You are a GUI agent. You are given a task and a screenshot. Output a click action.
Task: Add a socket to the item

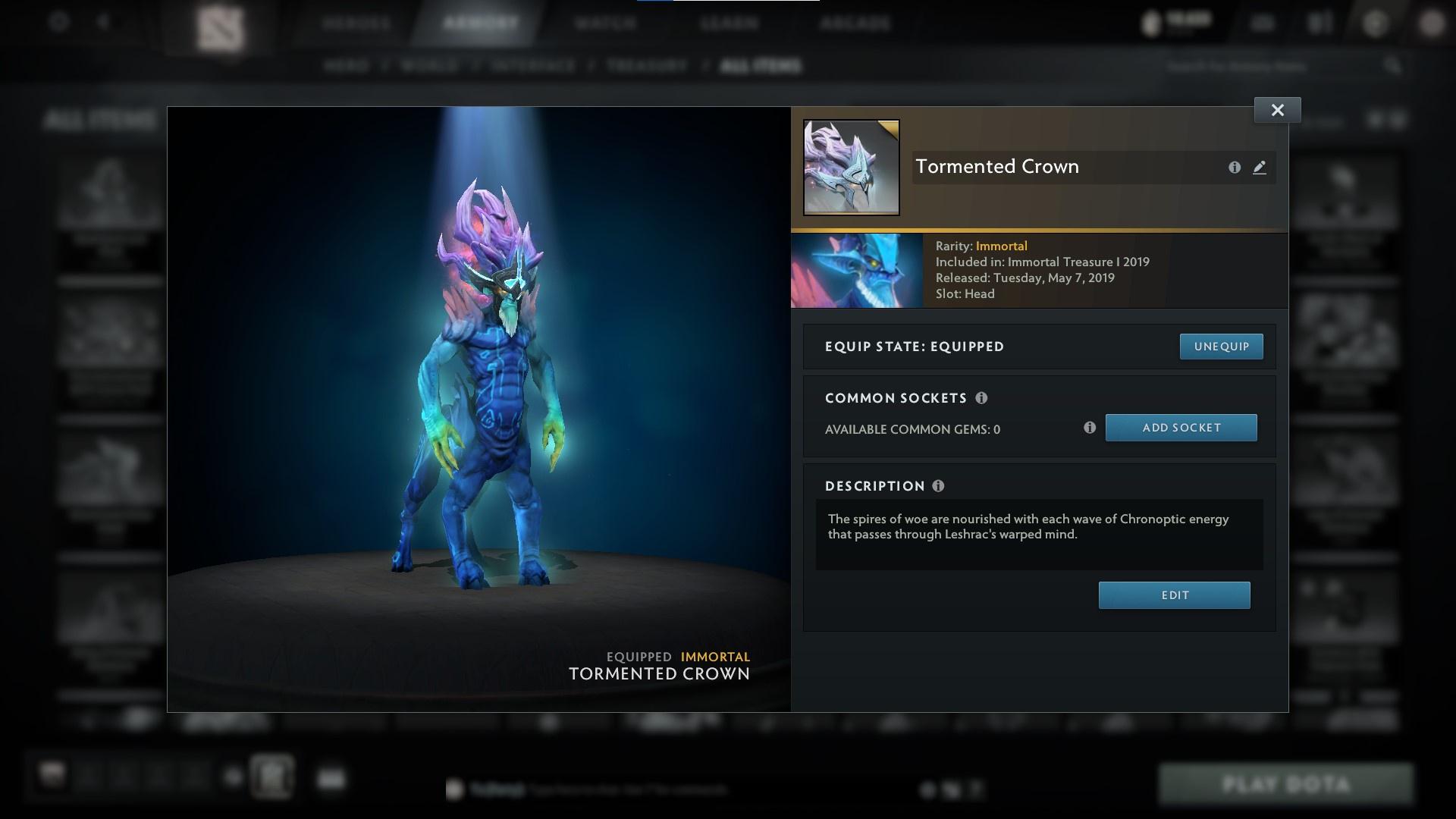click(x=1181, y=427)
